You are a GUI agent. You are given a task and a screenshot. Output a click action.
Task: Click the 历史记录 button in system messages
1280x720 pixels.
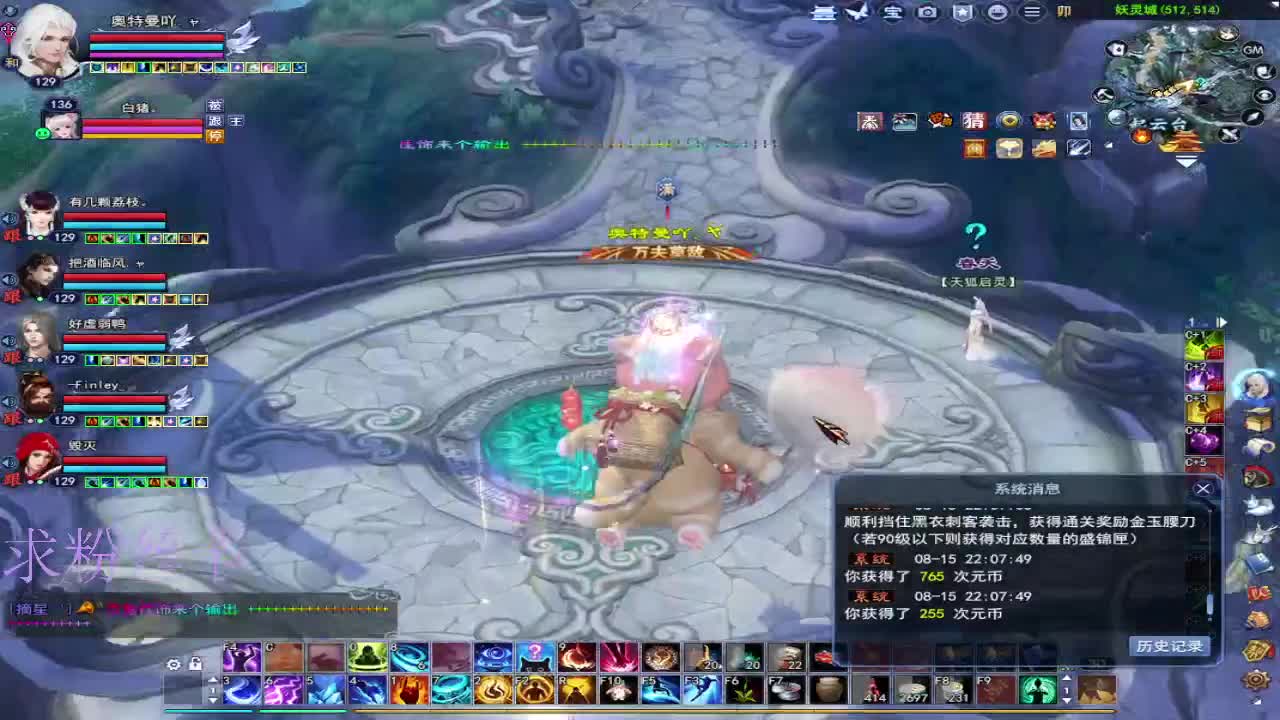(1171, 645)
